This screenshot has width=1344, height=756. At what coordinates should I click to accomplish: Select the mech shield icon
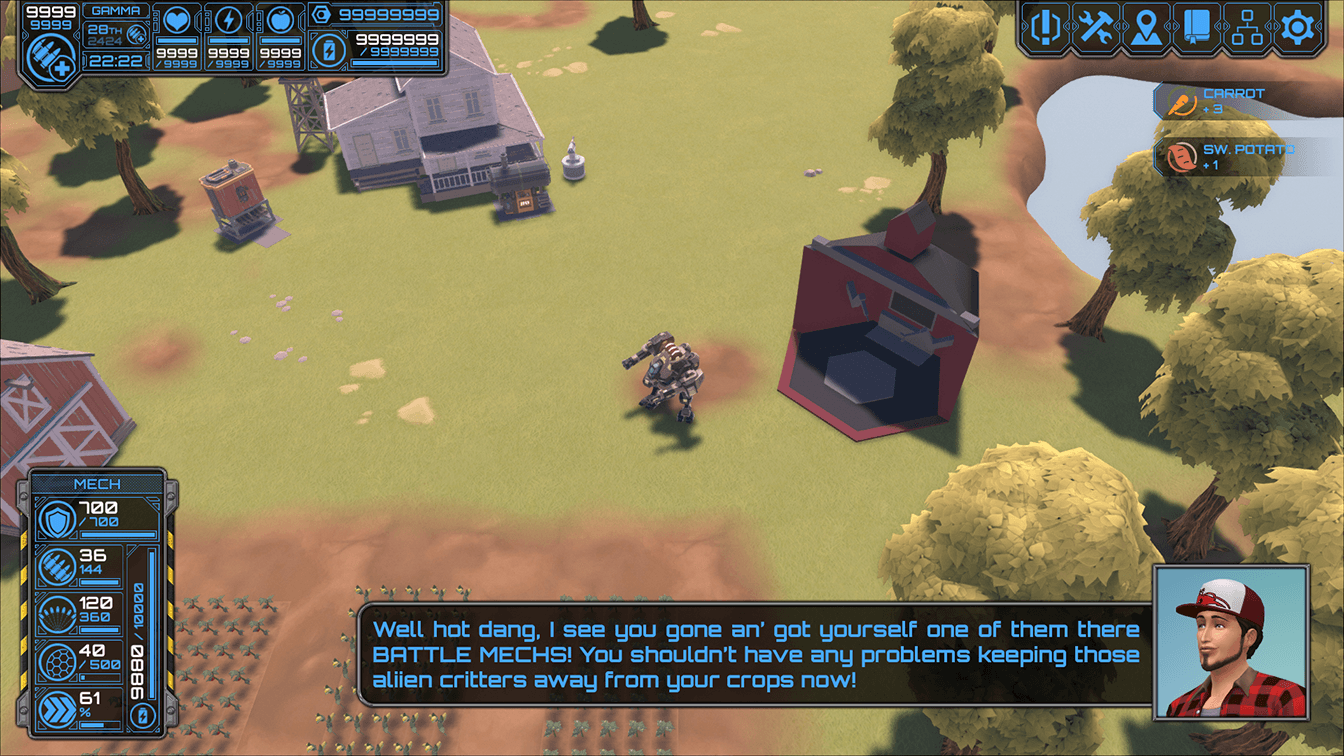55,522
